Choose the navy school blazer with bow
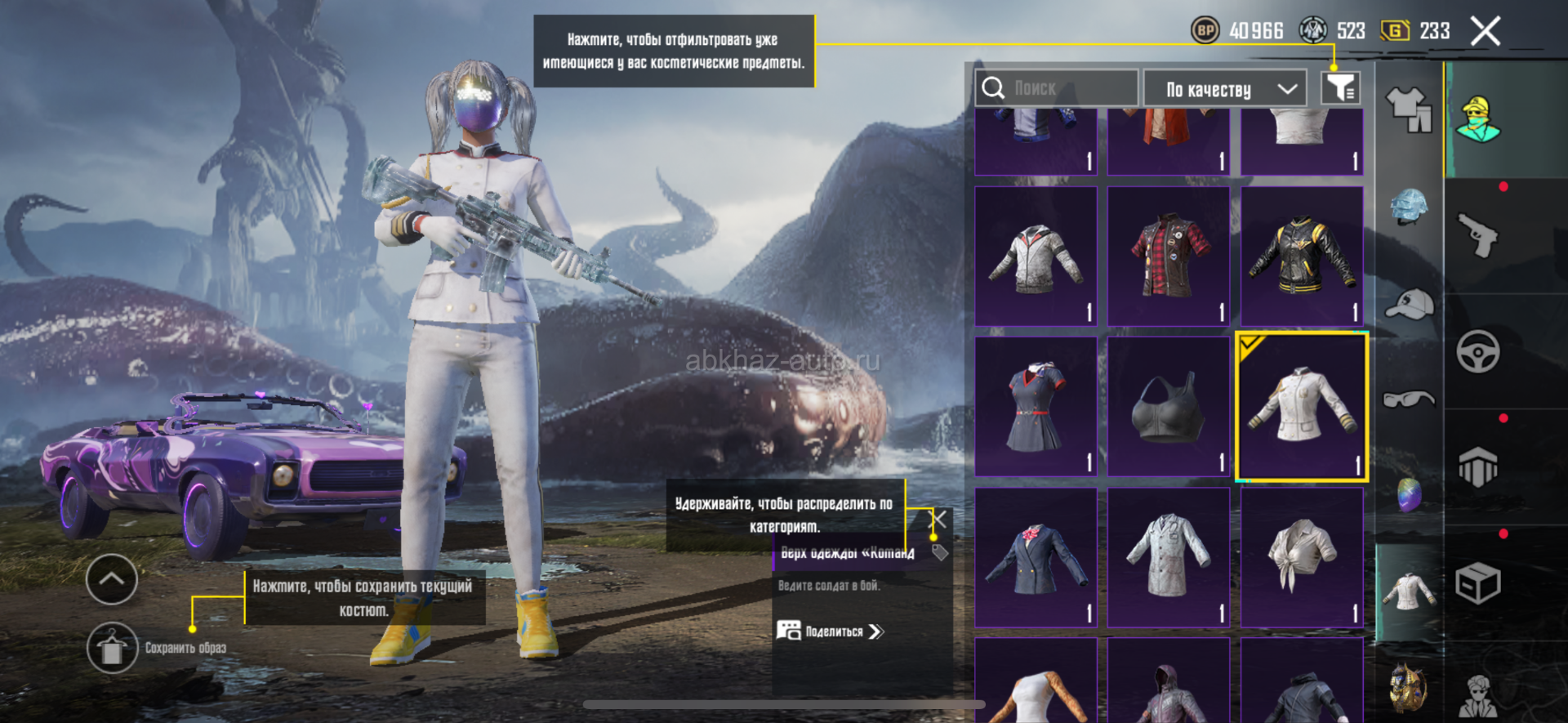Viewport: 1568px width, 723px height. point(1036,558)
